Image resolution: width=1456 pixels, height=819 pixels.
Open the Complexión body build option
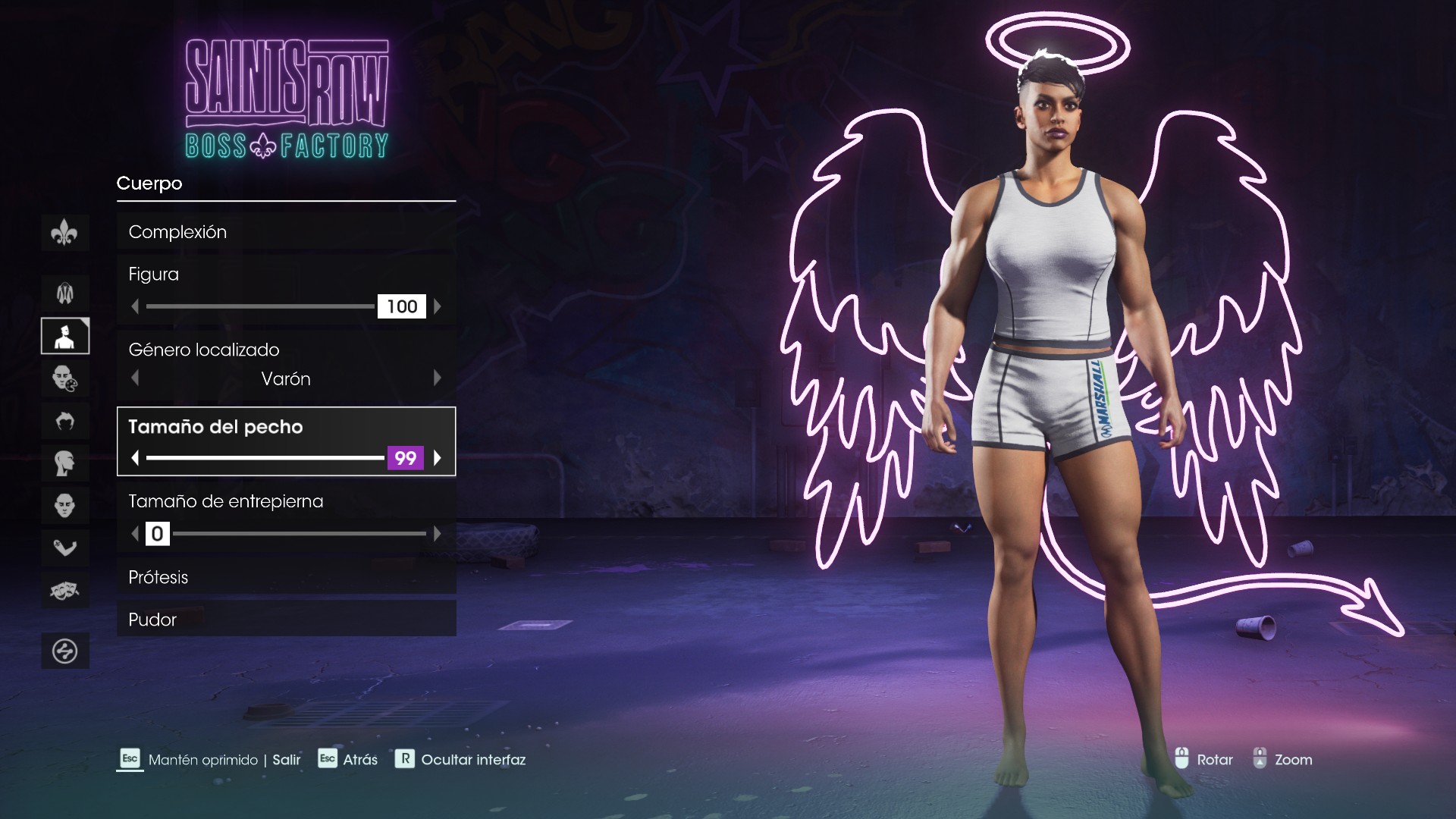coord(286,232)
